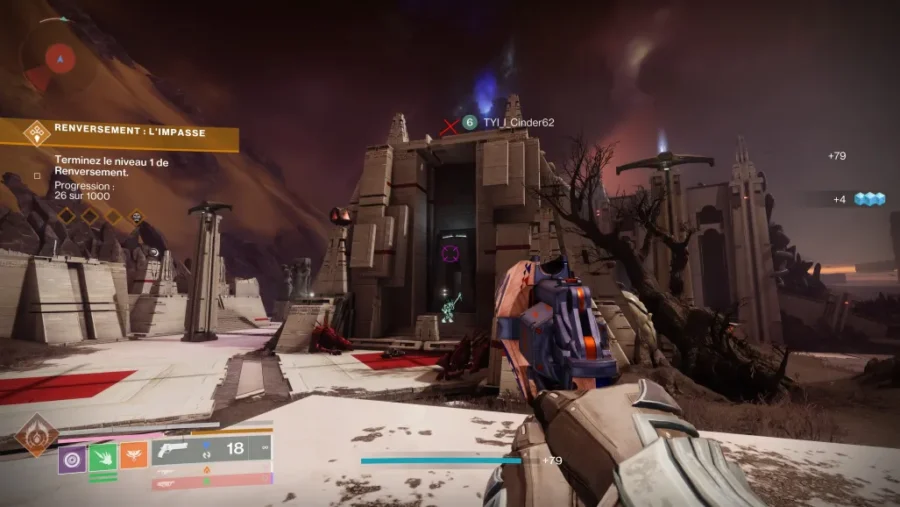The height and width of the screenshot is (507, 900).
Task: Select the skull medal progress diamond
Action: coord(135,215)
